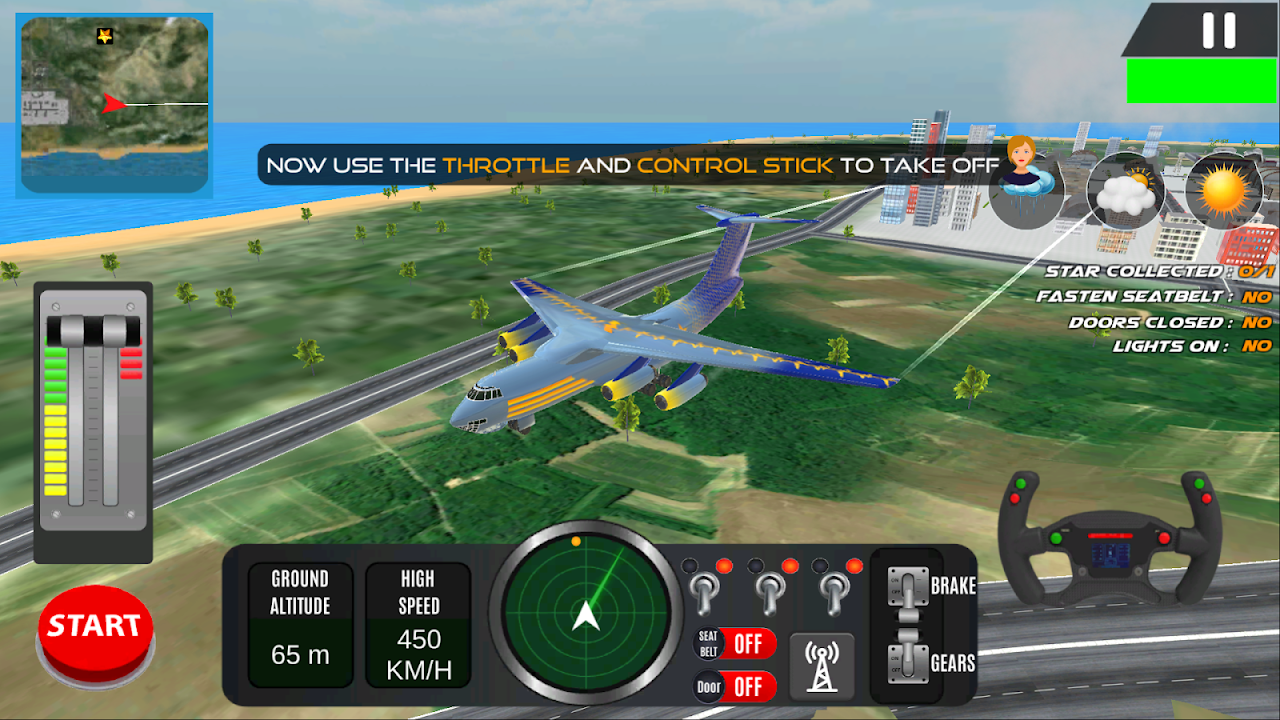Click the throttle lever panel
Screen dimensions: 1280x720
[x=93, y=420]
